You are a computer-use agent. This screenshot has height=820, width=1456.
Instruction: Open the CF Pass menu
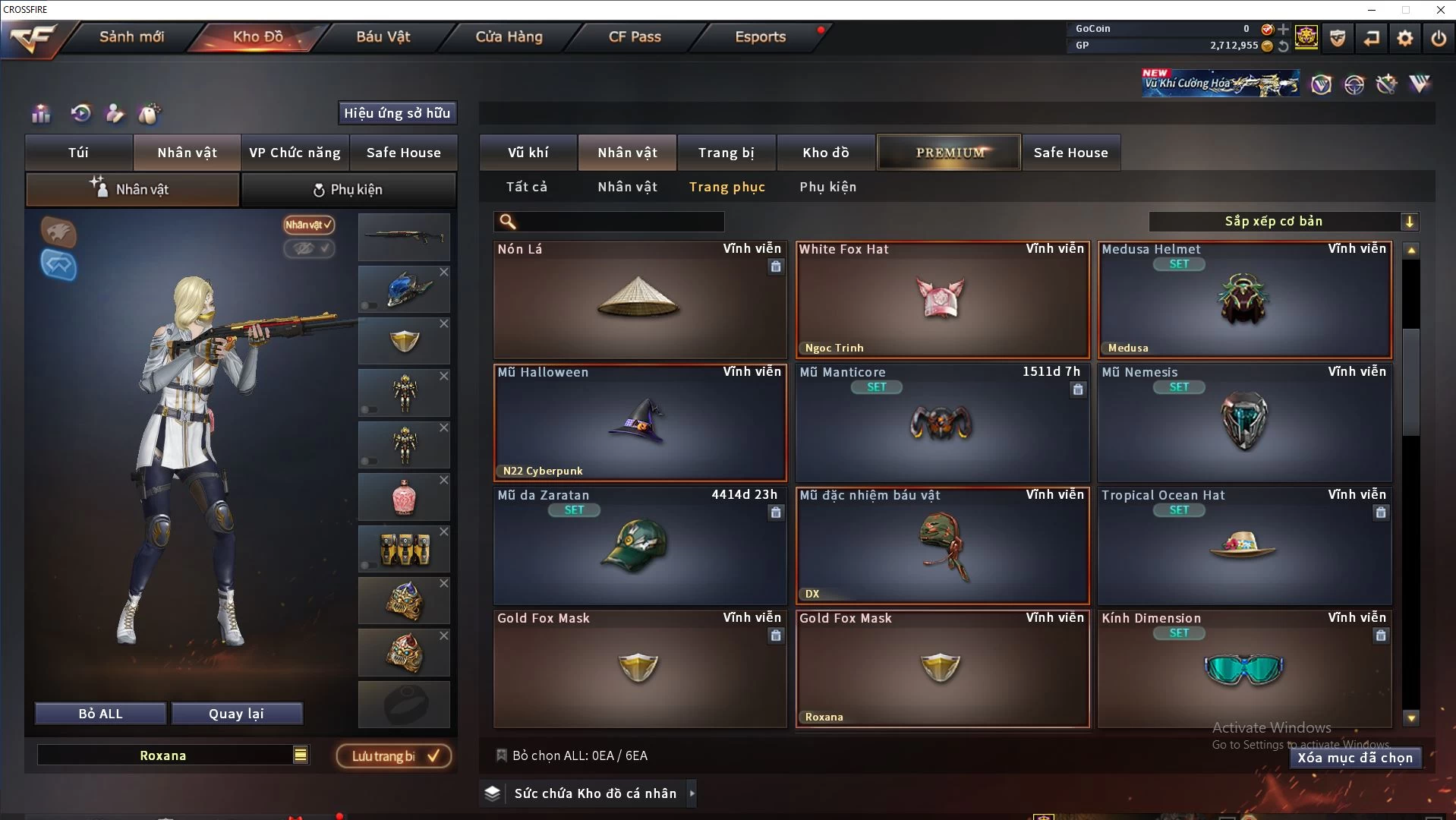tap(635, 36)
